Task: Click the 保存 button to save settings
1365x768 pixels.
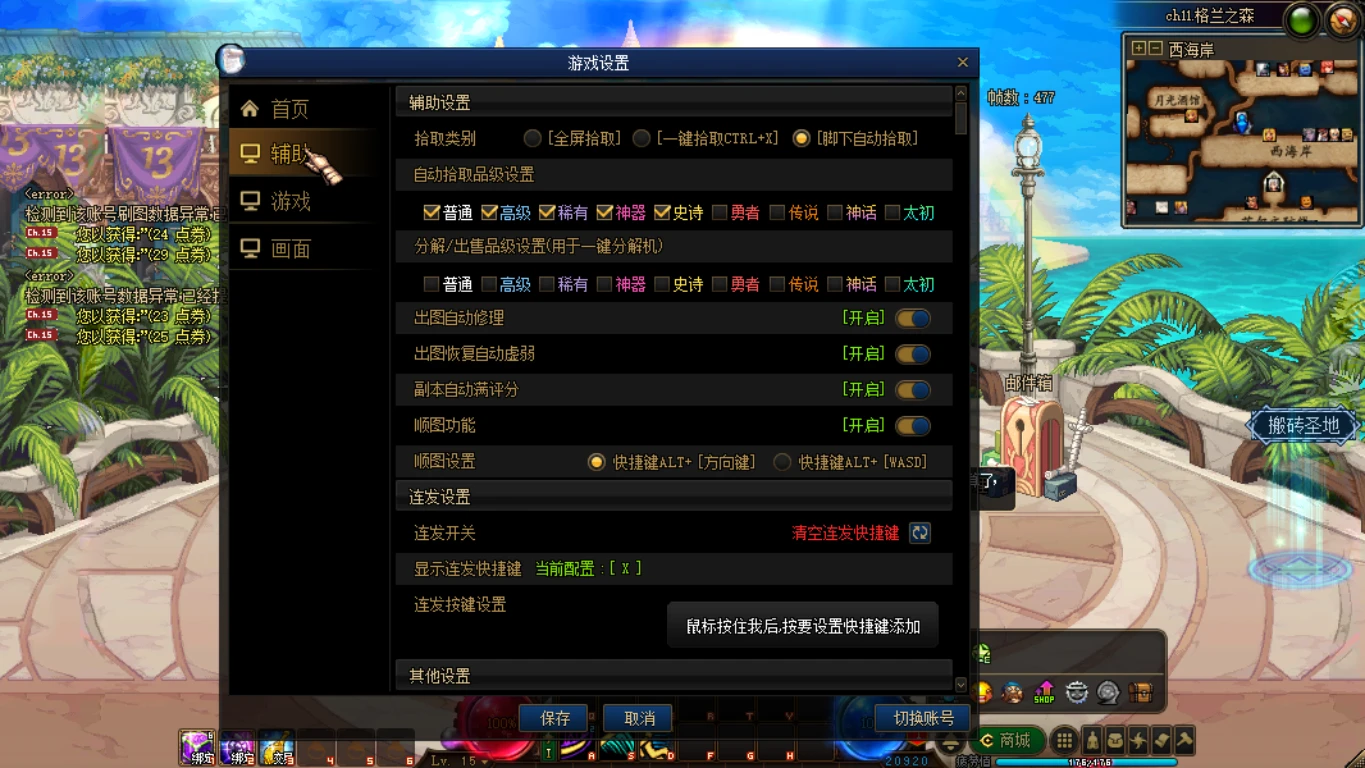Action: click(x=554, y=718)
